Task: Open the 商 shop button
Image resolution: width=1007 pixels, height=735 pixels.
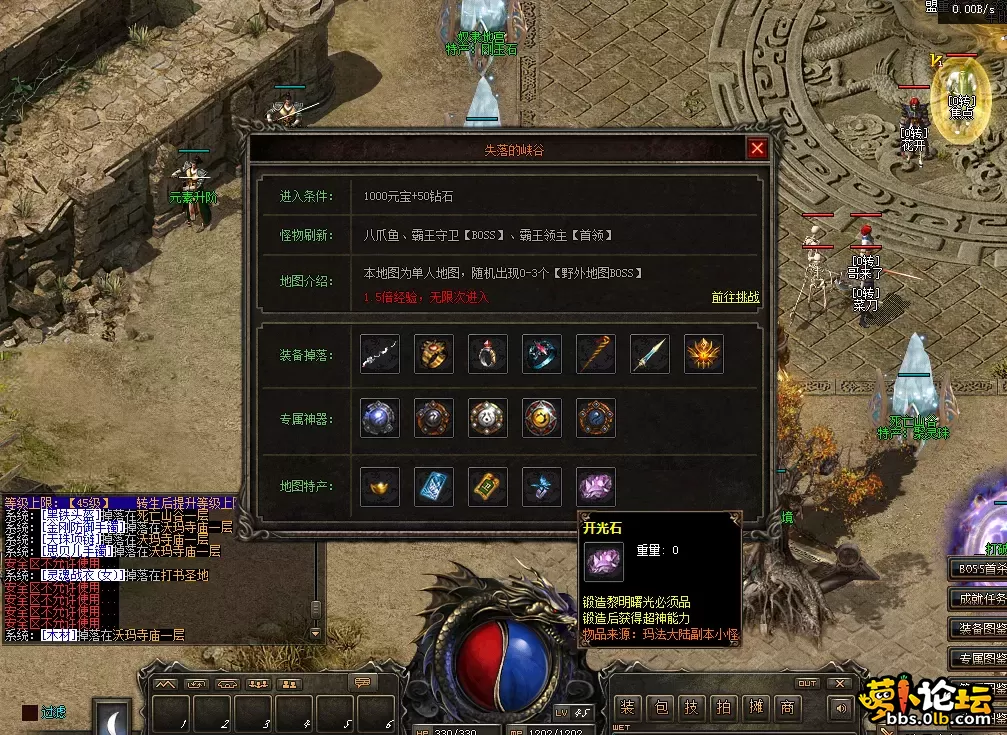Action: coord(789,708)
